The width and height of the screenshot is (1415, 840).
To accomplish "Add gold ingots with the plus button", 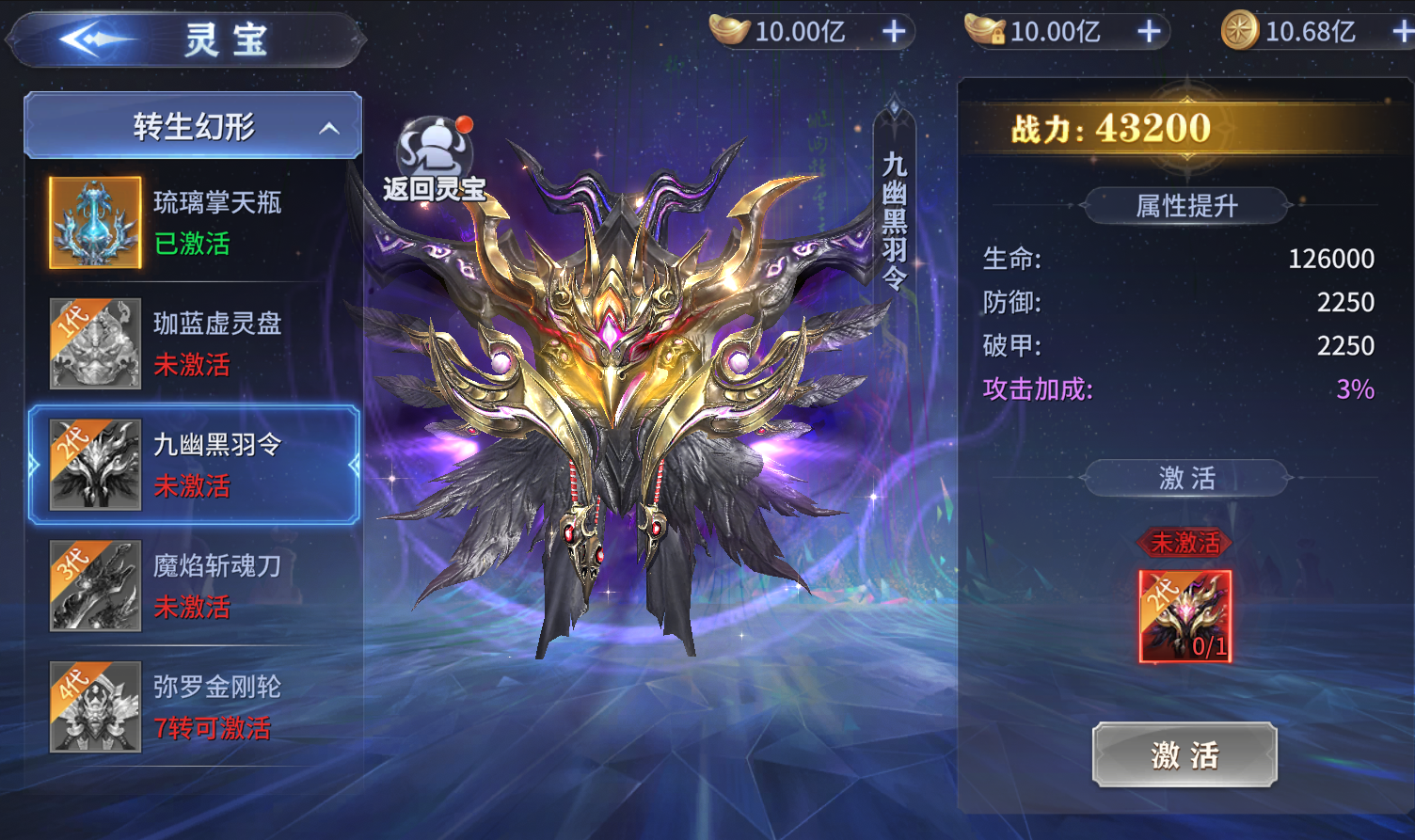I will (894, 32).
